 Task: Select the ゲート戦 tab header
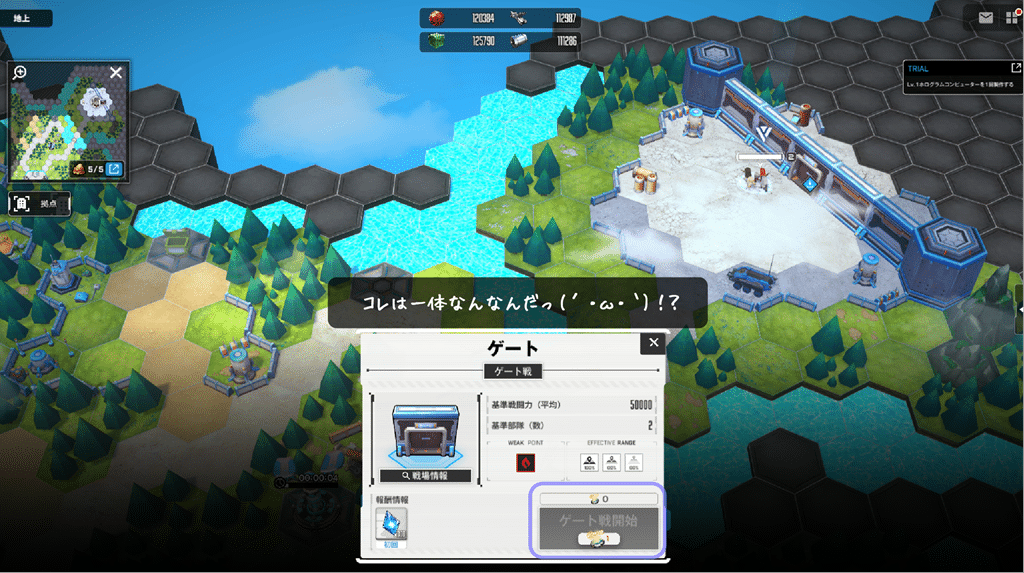click(x=512, y=371)
